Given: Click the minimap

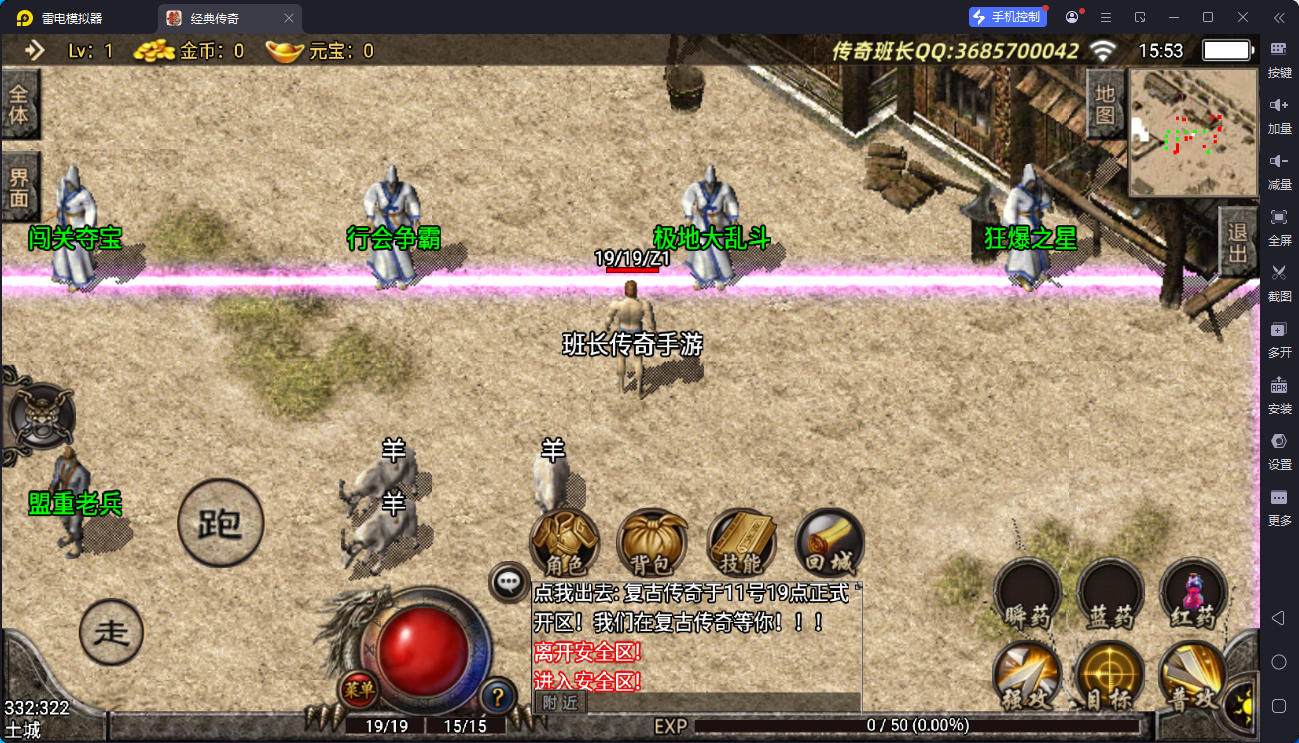Looking at the screenshot, I should pos(1193,132).
